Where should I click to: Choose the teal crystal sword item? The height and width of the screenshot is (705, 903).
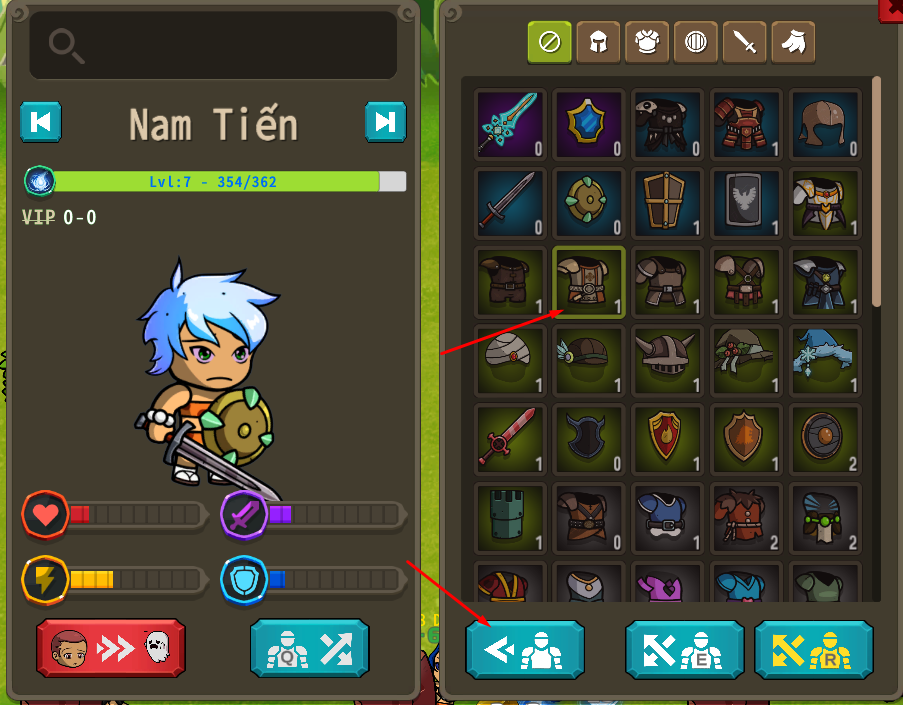(x=511, y=125)
